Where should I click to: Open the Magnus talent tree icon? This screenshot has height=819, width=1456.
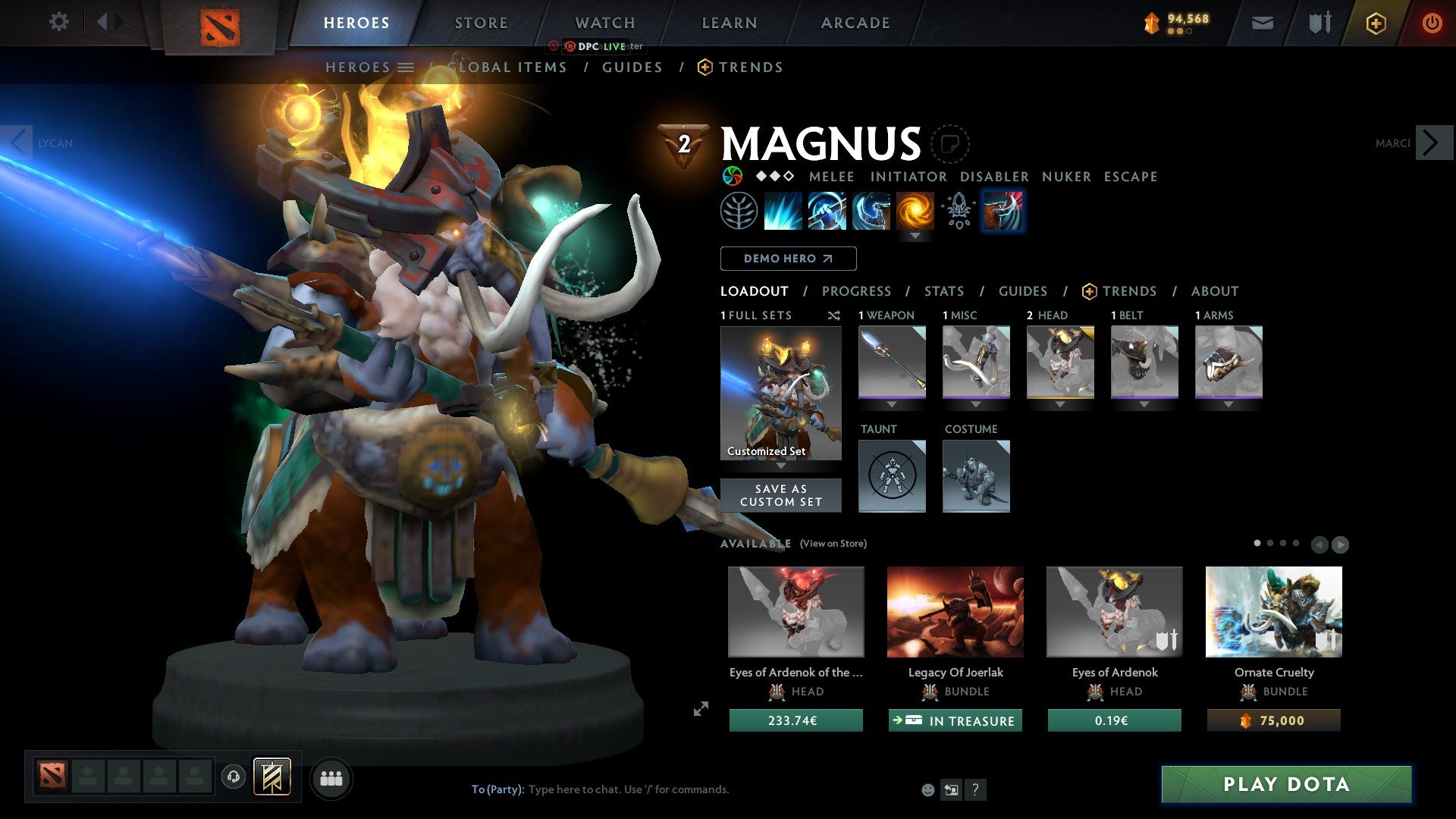[x=738, y=211]
